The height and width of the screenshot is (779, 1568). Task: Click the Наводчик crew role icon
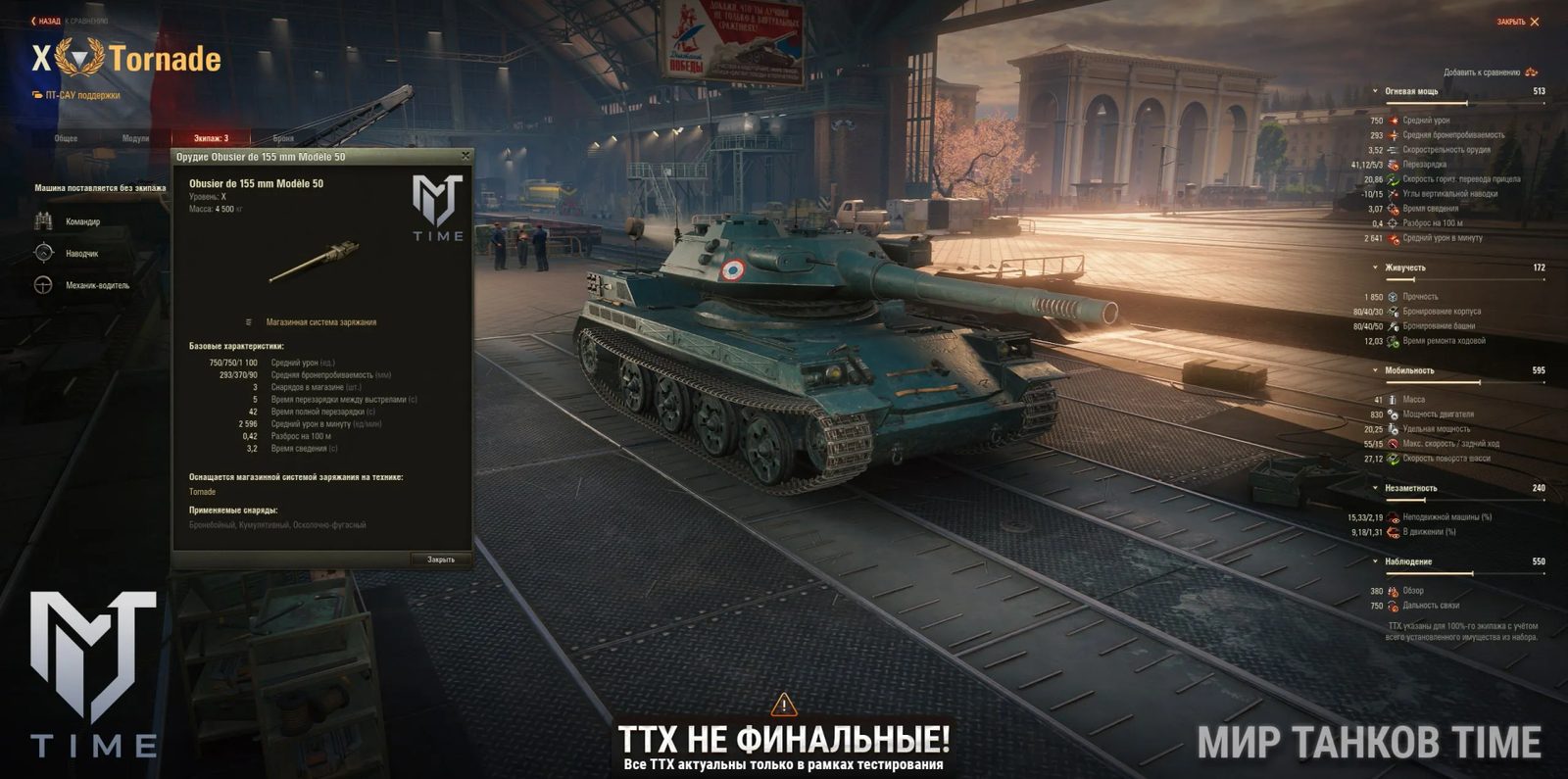tap(43, 253)
